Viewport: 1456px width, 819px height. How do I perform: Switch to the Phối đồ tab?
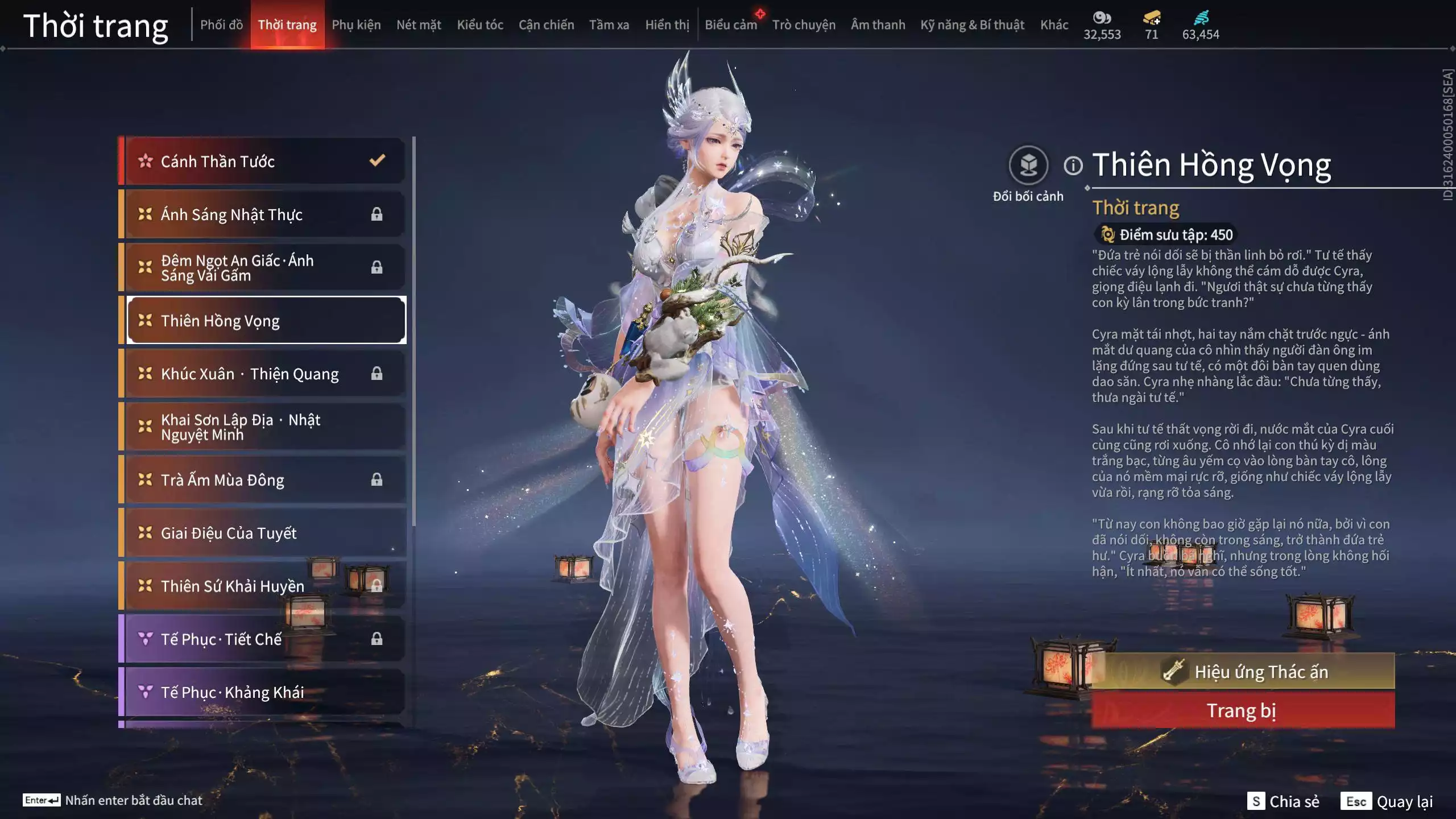point(221,25)
